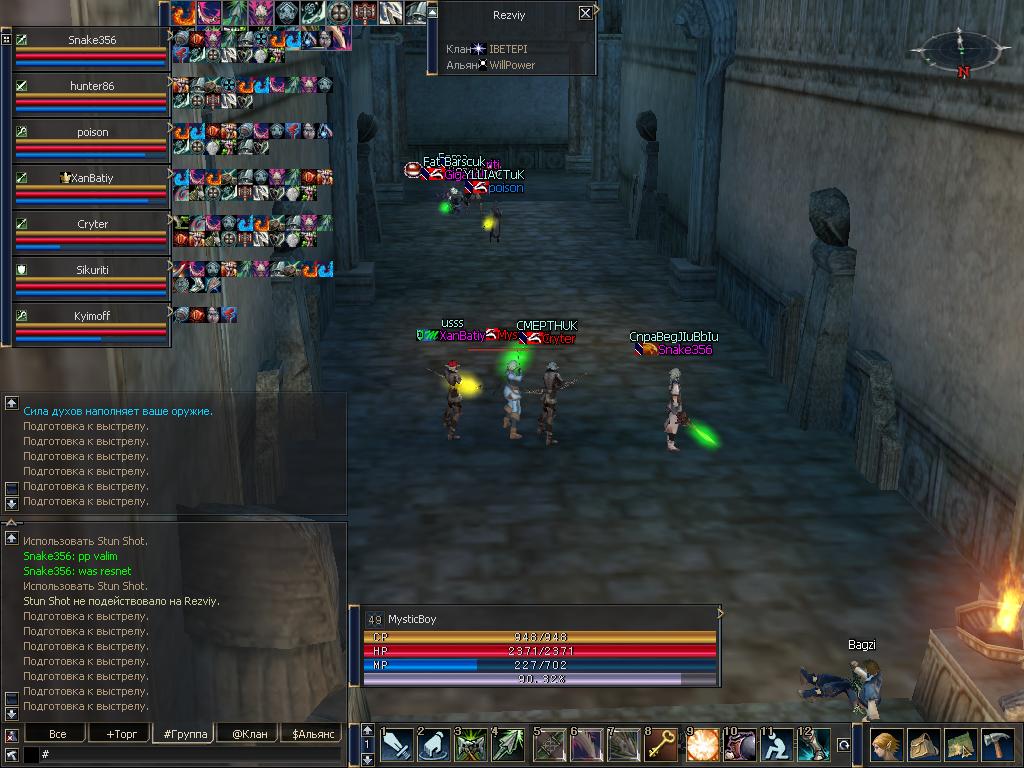Close the Rezviy target window
1024x768 pixels.
[585, 13]
